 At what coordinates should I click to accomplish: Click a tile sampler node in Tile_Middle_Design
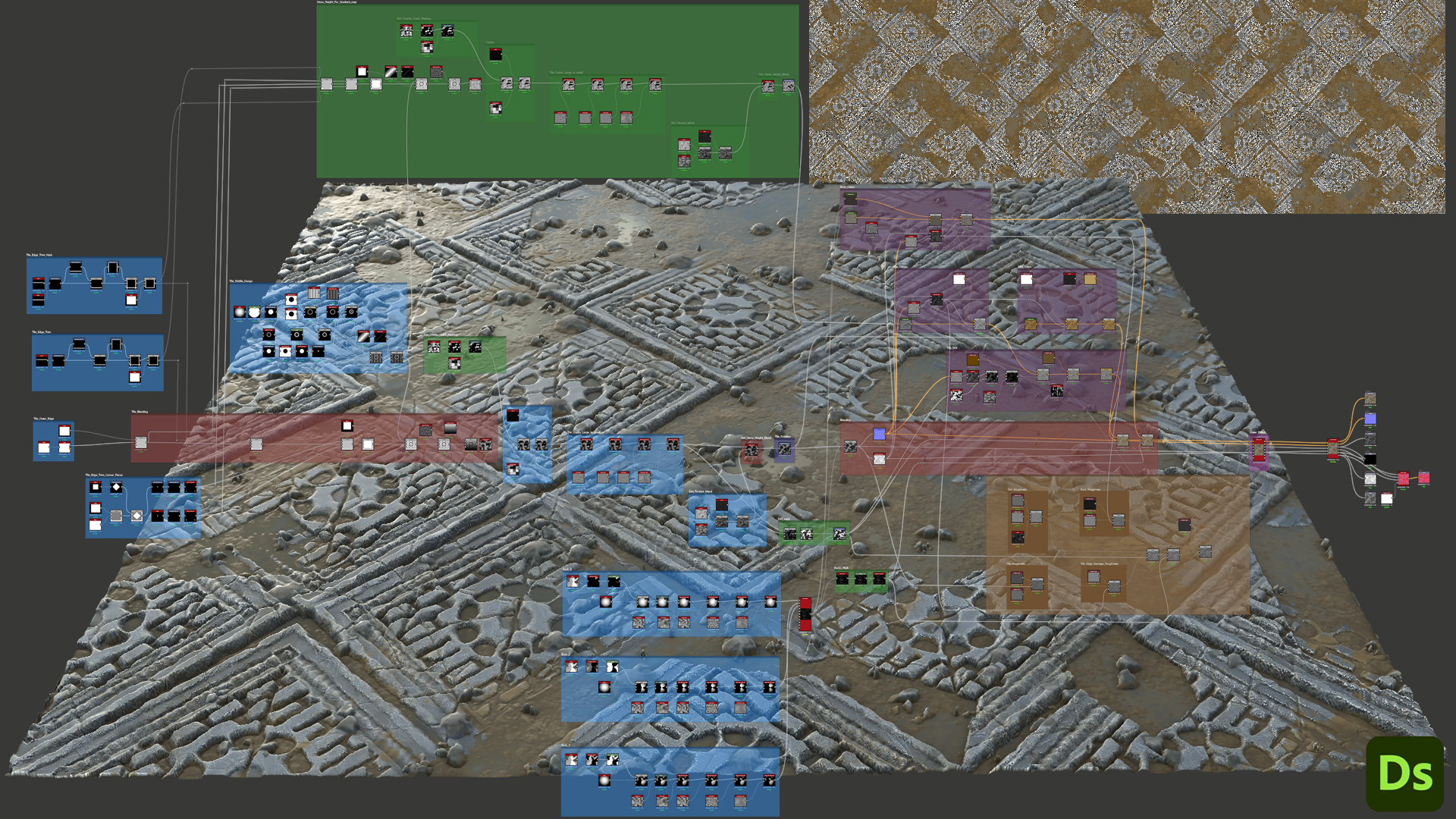point(314,293)
